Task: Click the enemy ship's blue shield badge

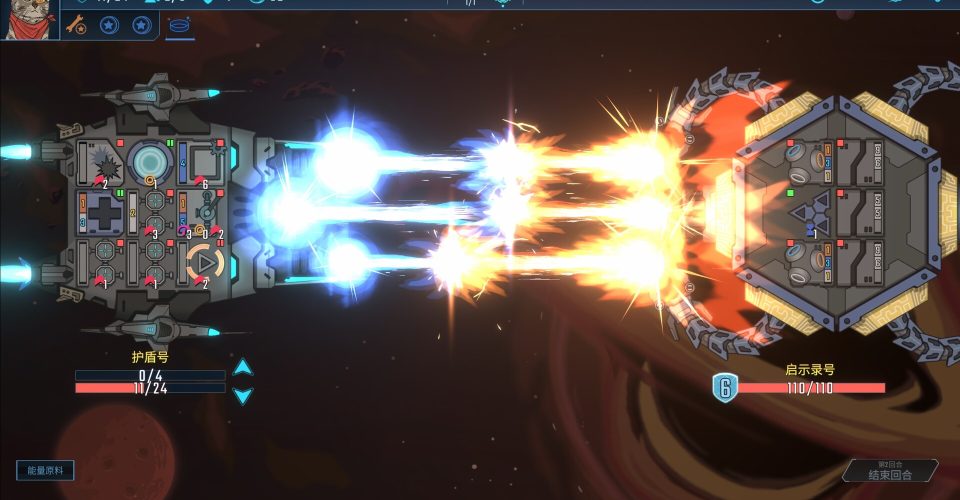Action: coord(724,387)
